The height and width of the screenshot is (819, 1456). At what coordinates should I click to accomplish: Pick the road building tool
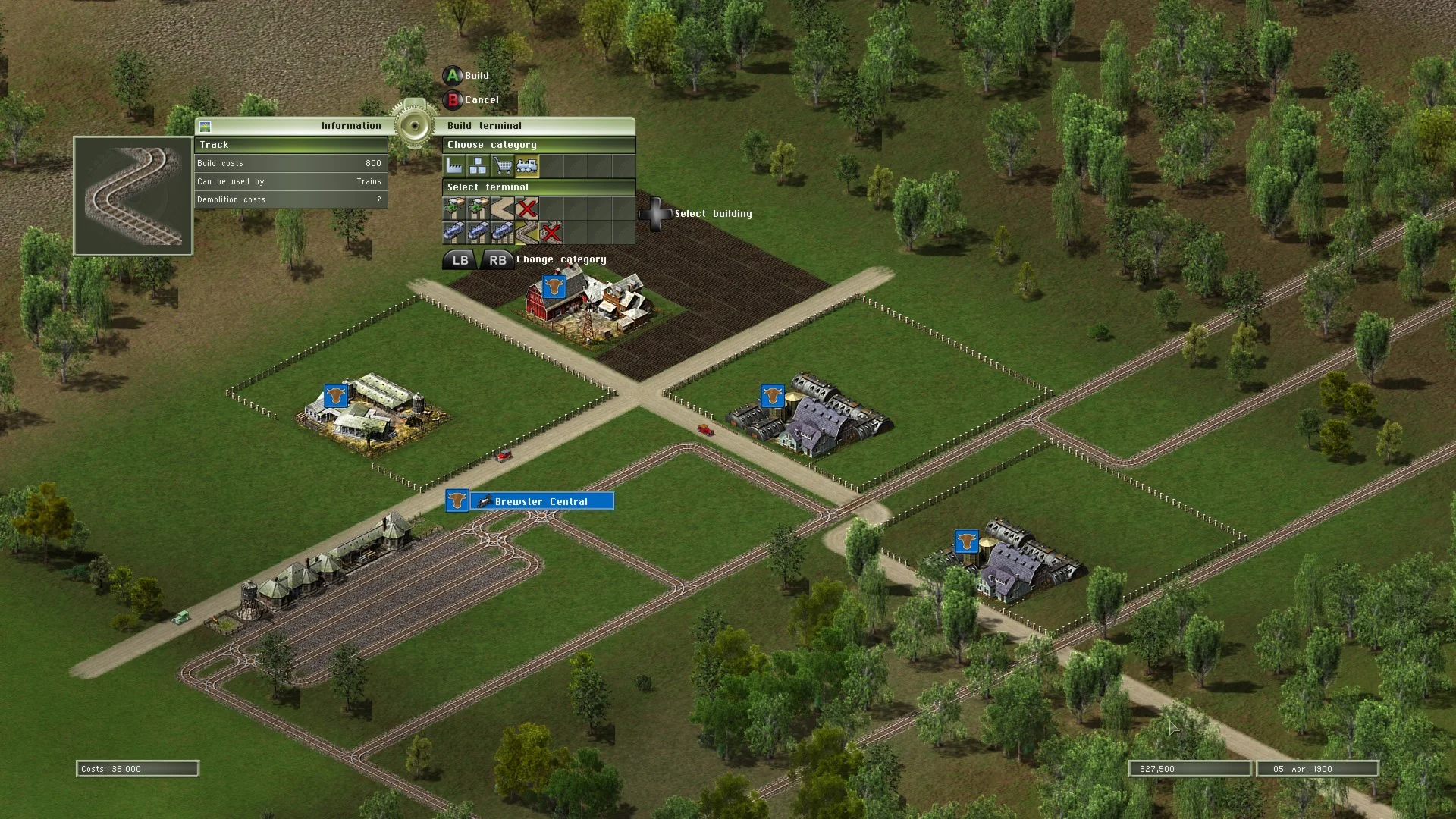click(x=502, y=208)
